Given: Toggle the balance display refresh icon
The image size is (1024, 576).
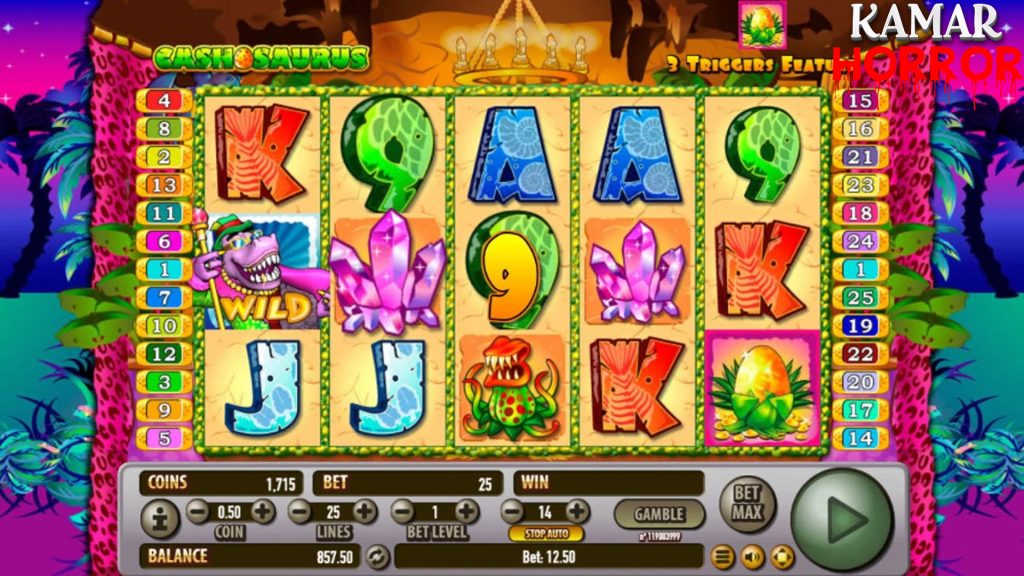Looking at the screenshot, I should (377, 556).
